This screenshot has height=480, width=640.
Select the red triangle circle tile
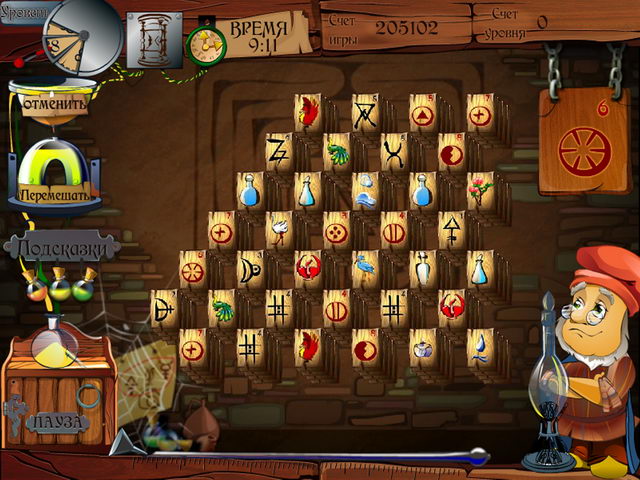(x=423, y=113)
